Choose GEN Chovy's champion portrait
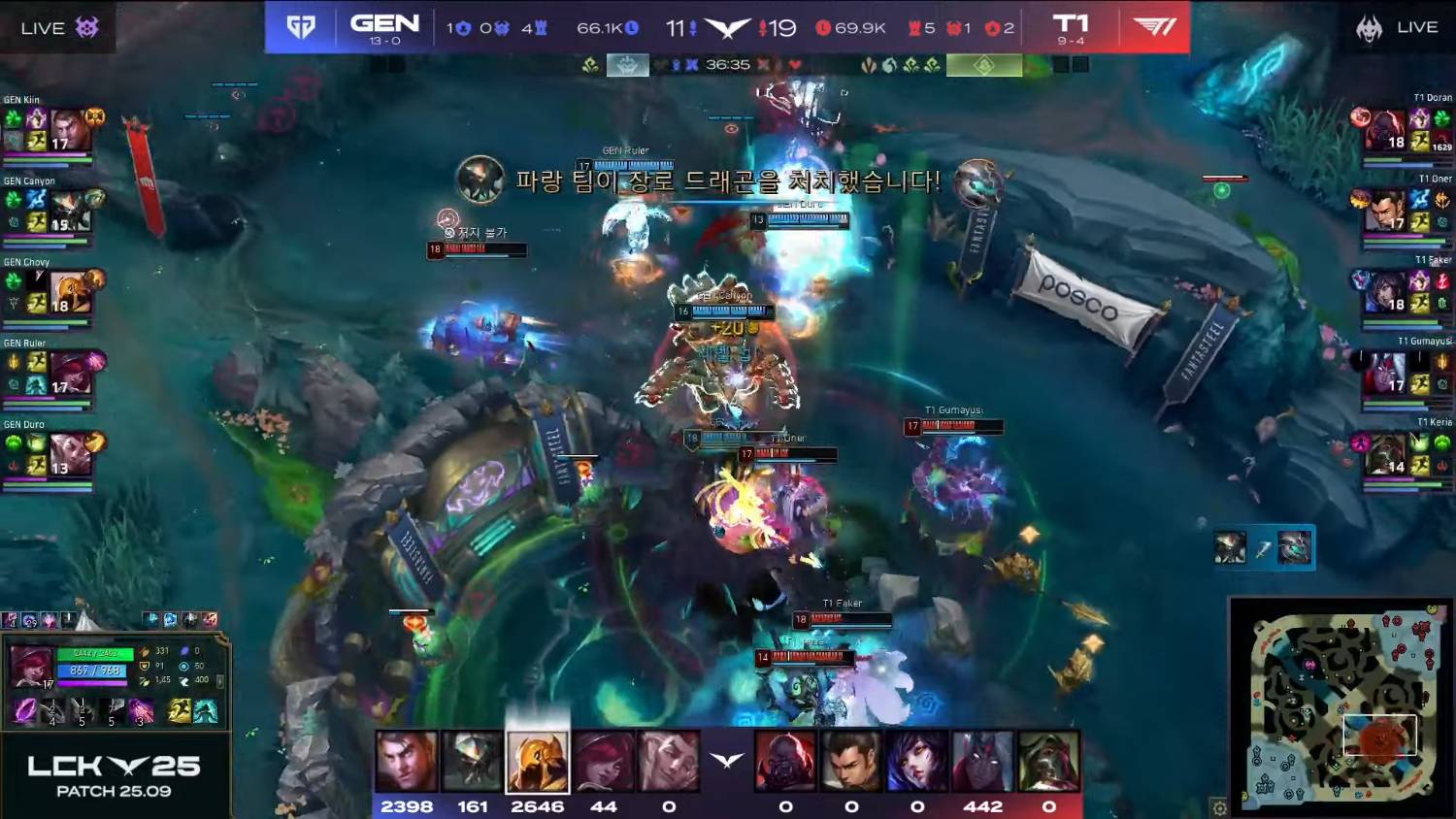Image resolution: width=1456 pixels, height=819 pixels. coord(69,292)
